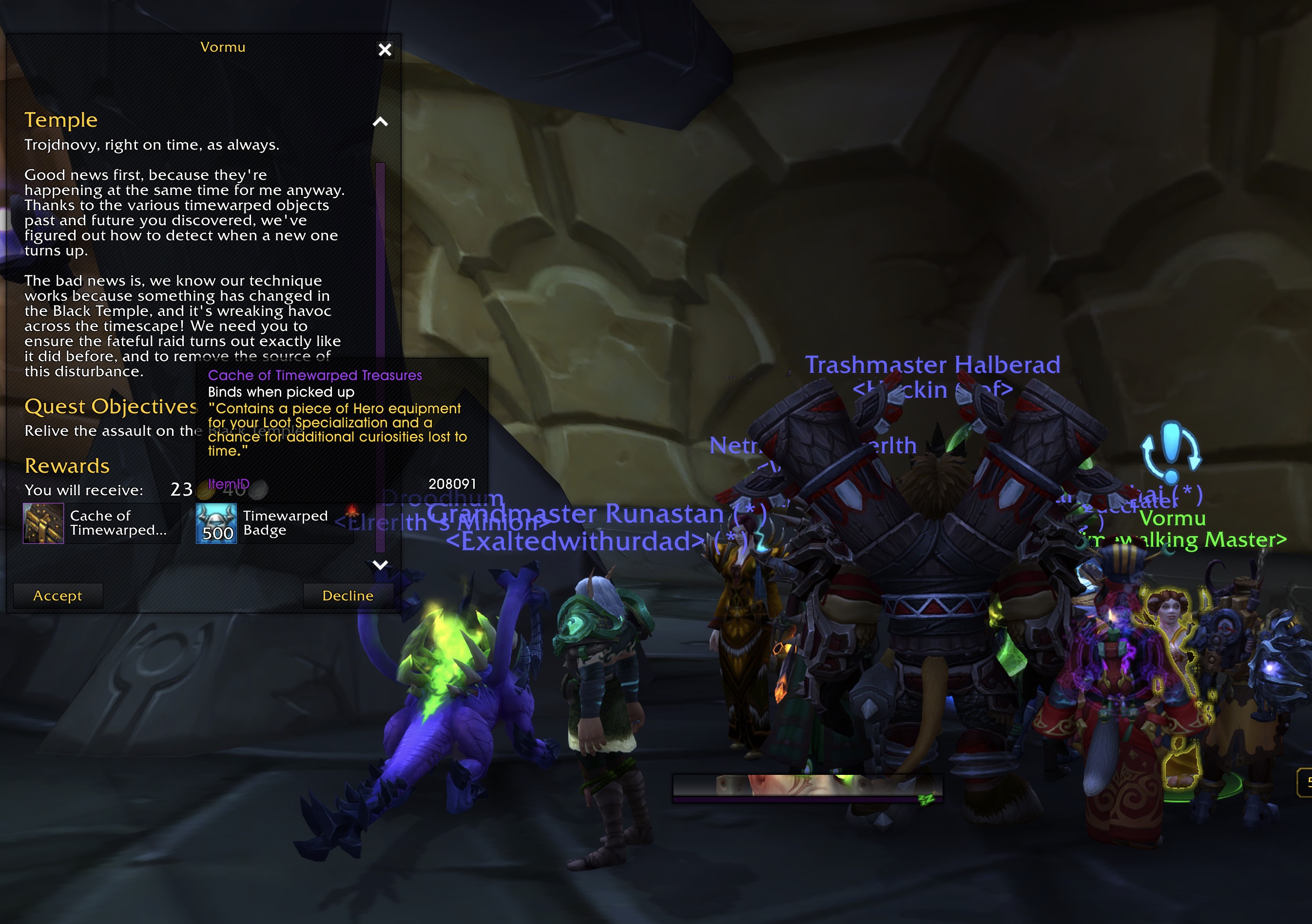
Task: Click the quest text scroll-up arrow
Action: pos(380,122)
